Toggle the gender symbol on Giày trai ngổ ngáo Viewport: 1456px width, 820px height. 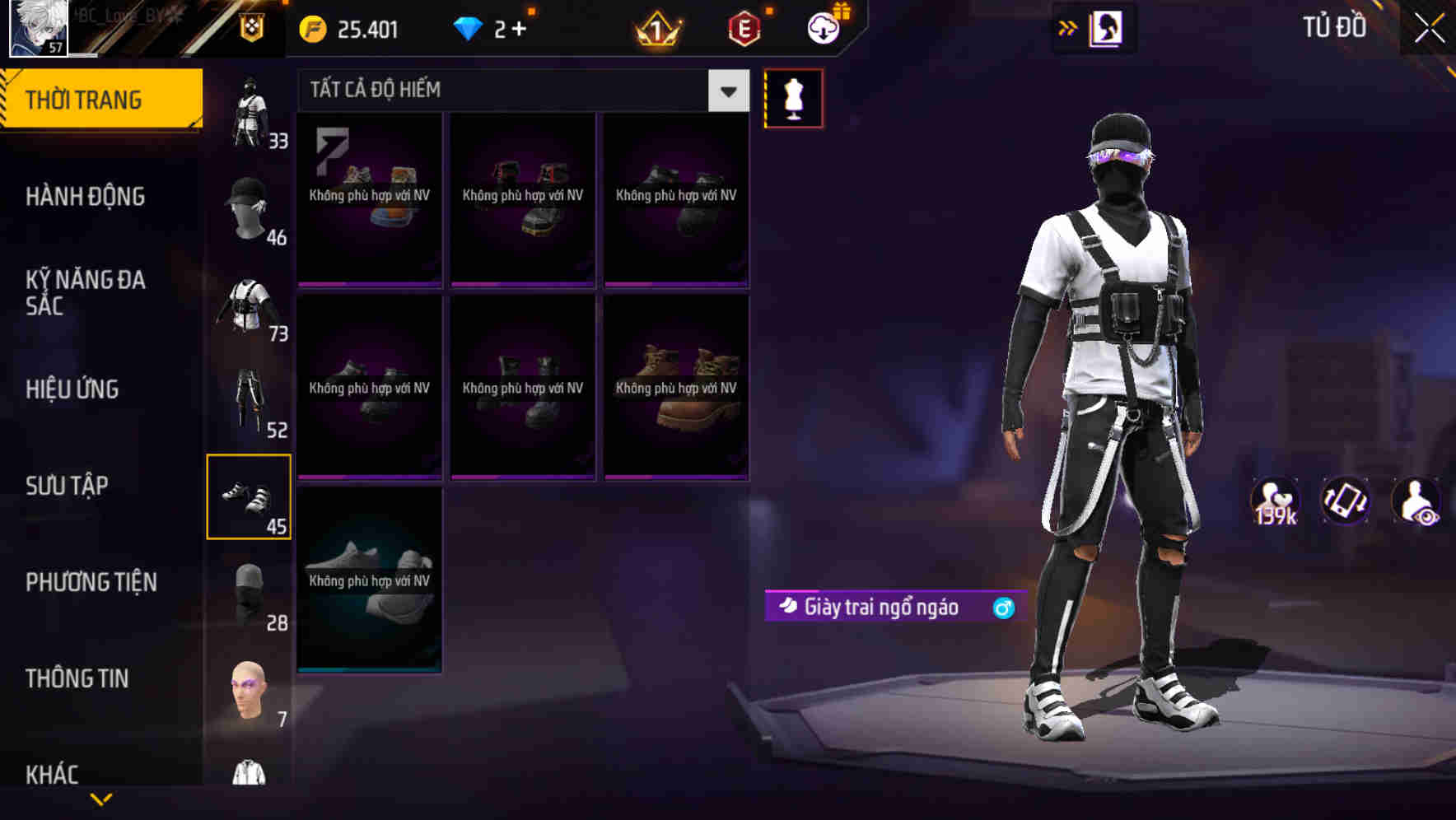pos(1001,607)
